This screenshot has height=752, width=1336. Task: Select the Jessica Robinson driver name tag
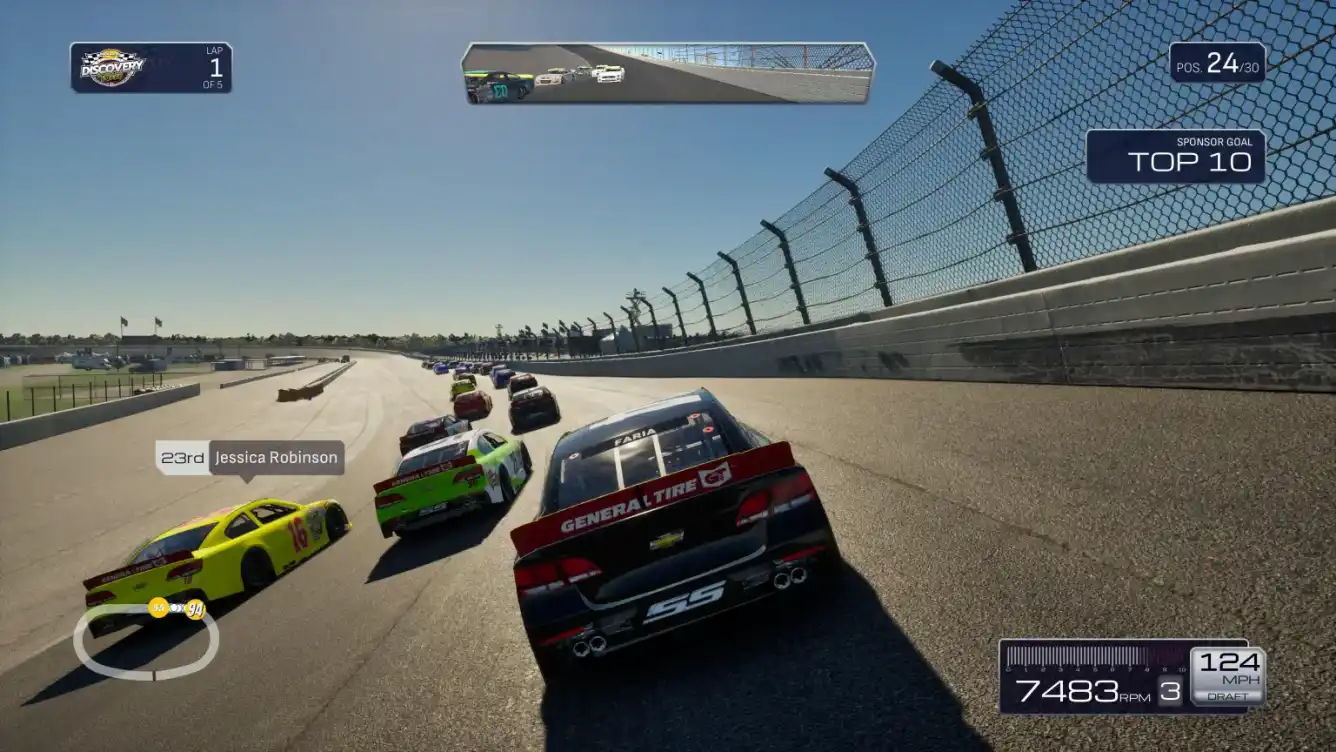click(251, 458)
